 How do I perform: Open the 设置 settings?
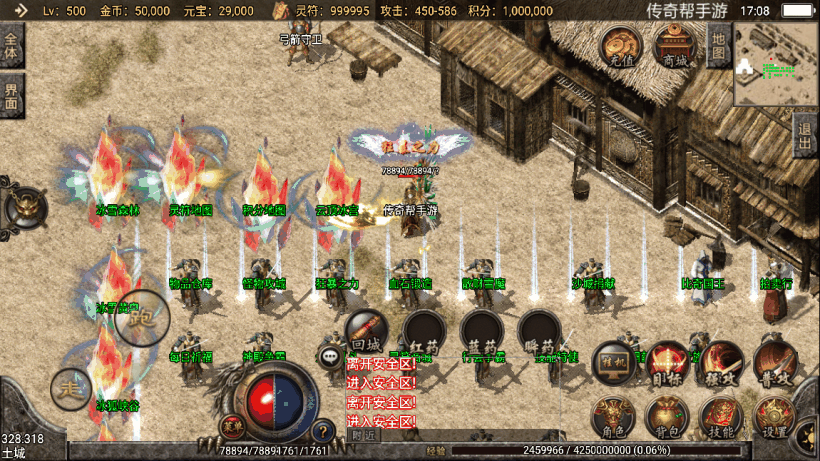(x=773, y=418)
